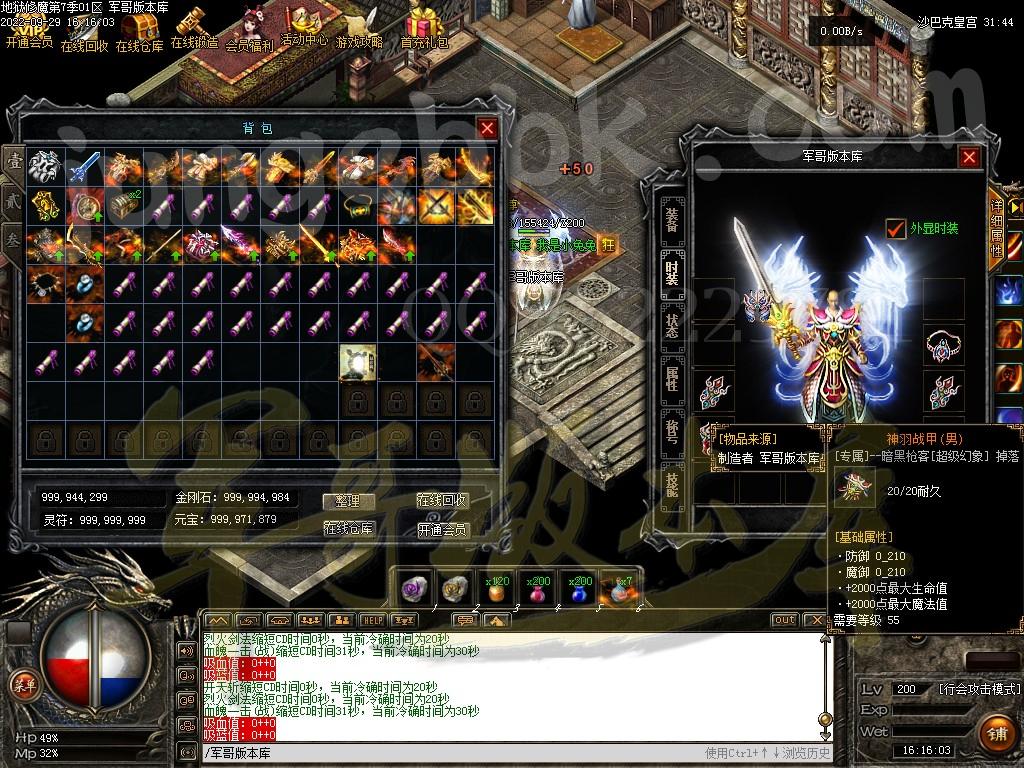
Task: Open 在线回收 from the backpack panel
Action: coord(443,501)
